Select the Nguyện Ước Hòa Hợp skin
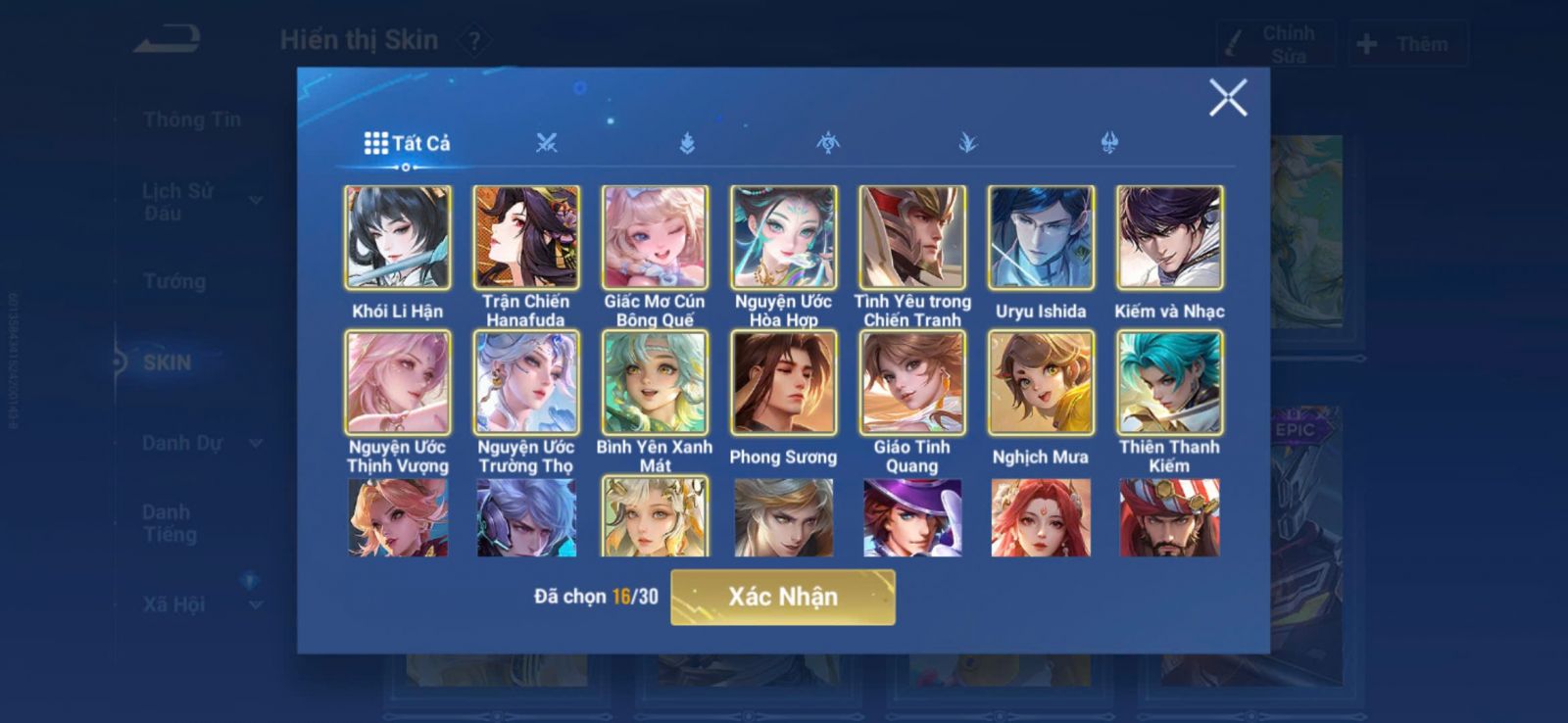The width and height of the screenshot is (1568, 723). click(783, 238)
